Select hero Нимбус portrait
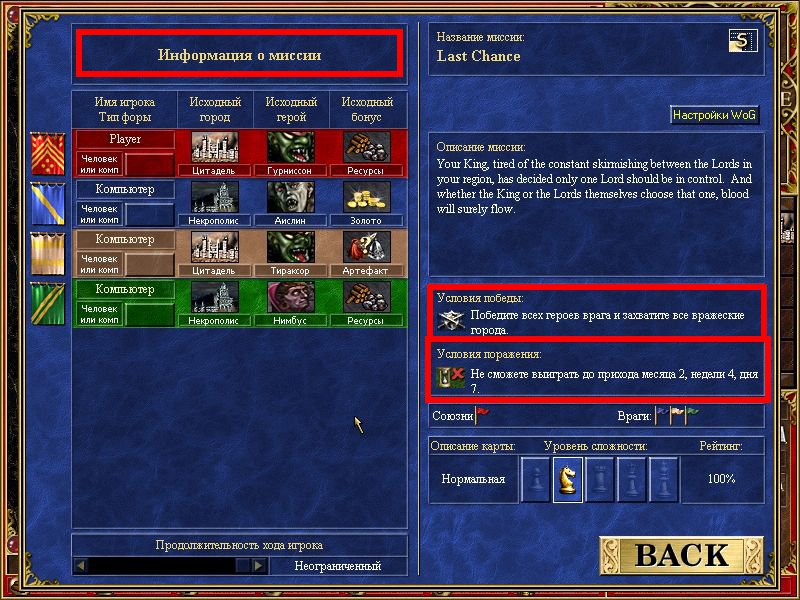The height and width of the screenshot is (600, 800). 290,298
